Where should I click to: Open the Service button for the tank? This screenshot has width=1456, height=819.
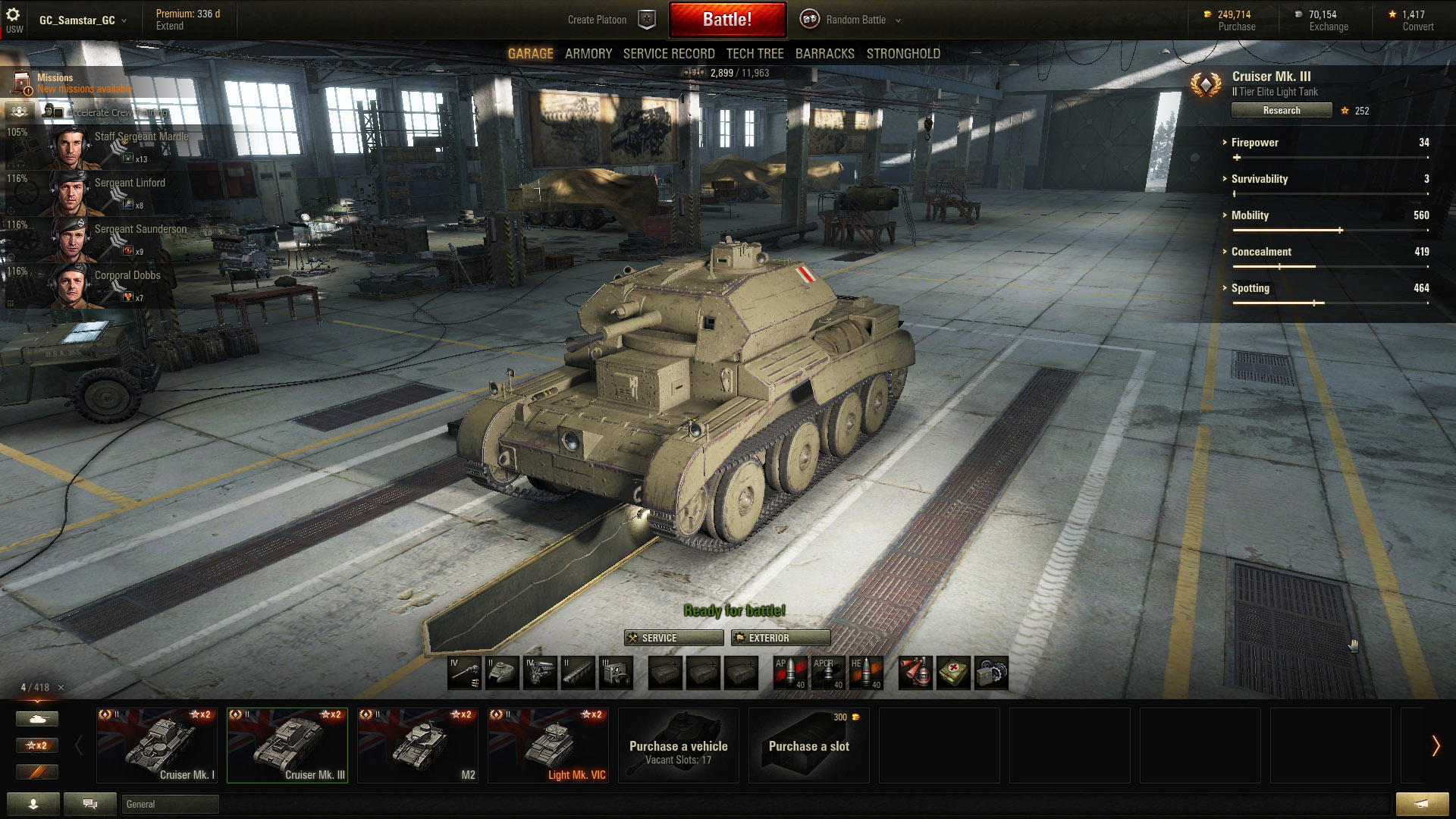(673, 638)
